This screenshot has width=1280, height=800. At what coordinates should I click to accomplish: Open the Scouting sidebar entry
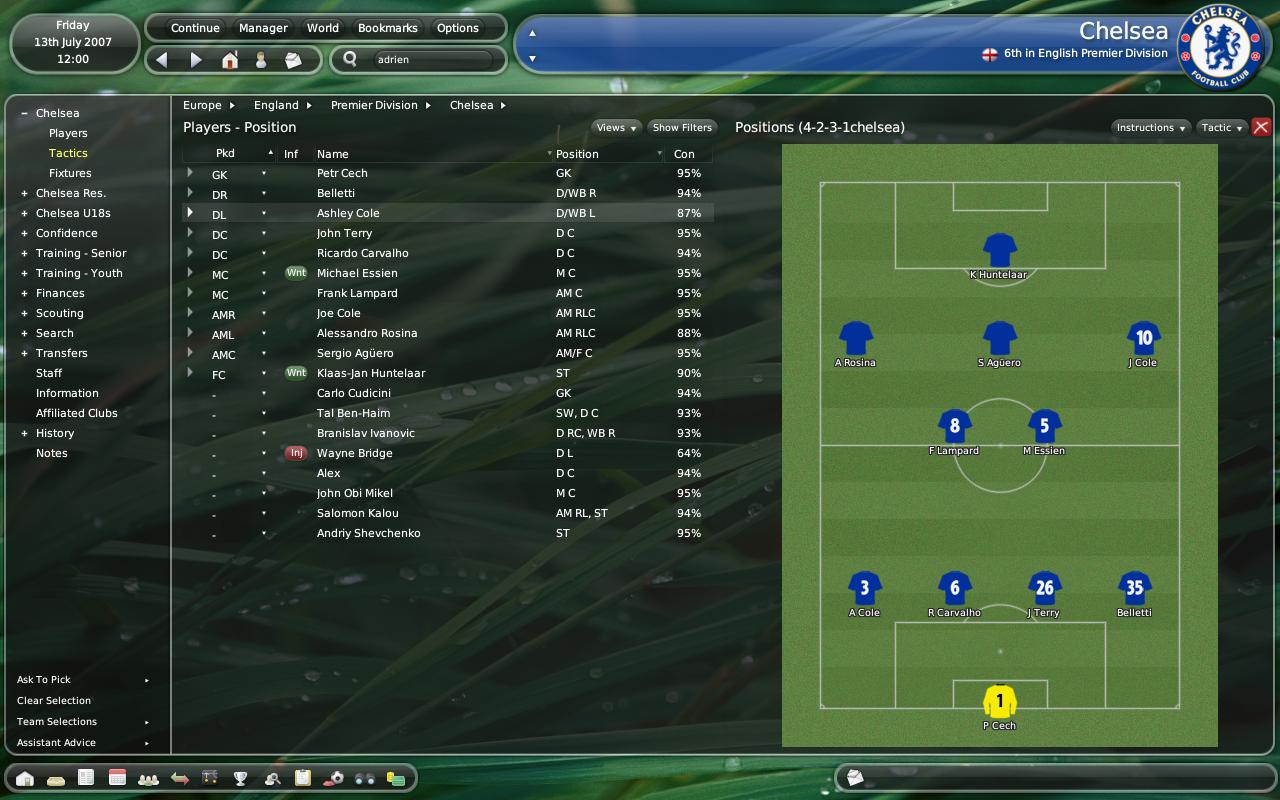click(x=60, y=313)
